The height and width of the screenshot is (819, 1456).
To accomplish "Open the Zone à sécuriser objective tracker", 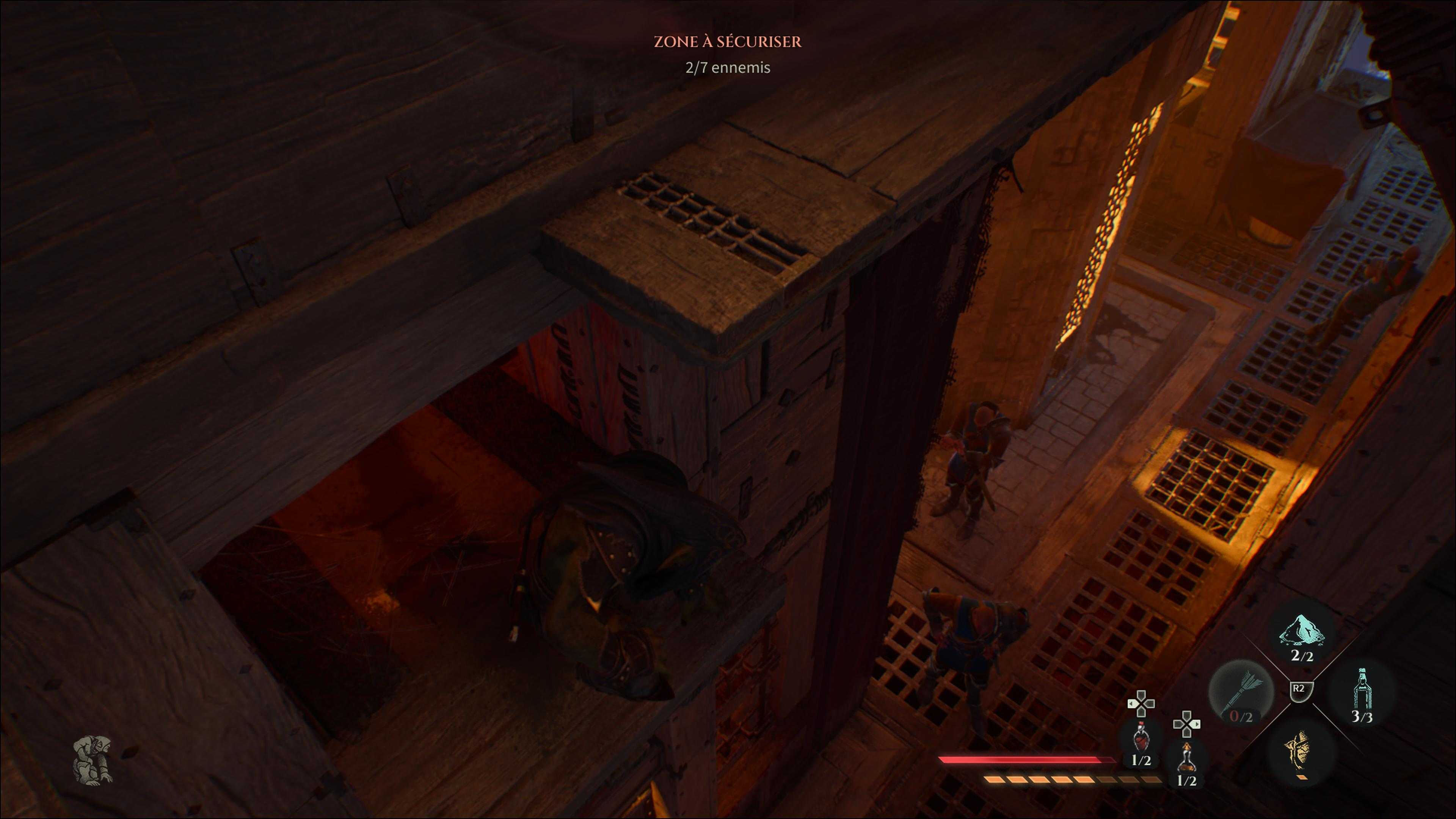I will click(728, 42).
